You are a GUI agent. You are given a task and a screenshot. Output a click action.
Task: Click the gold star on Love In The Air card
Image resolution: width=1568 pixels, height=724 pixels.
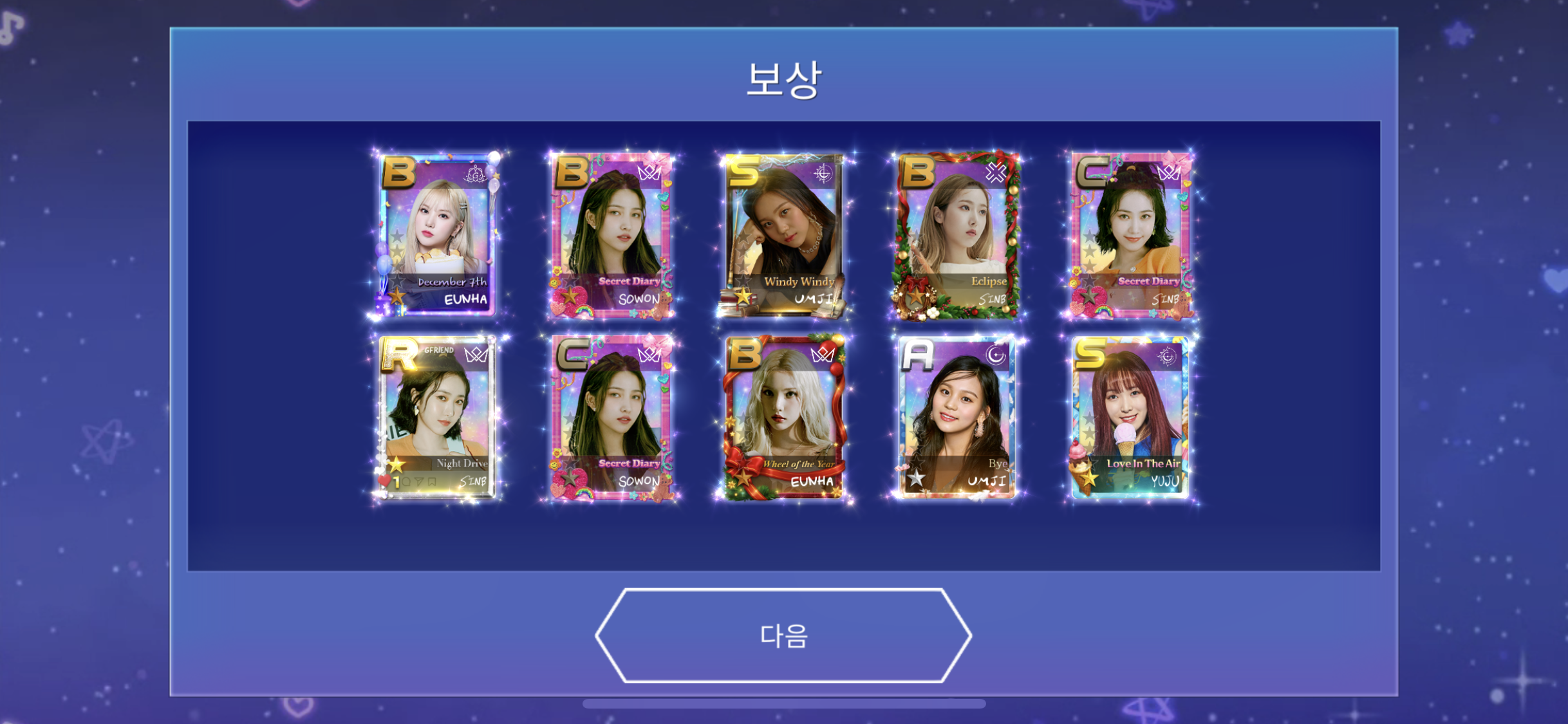pyautogui.click(x=1088, y=478)
